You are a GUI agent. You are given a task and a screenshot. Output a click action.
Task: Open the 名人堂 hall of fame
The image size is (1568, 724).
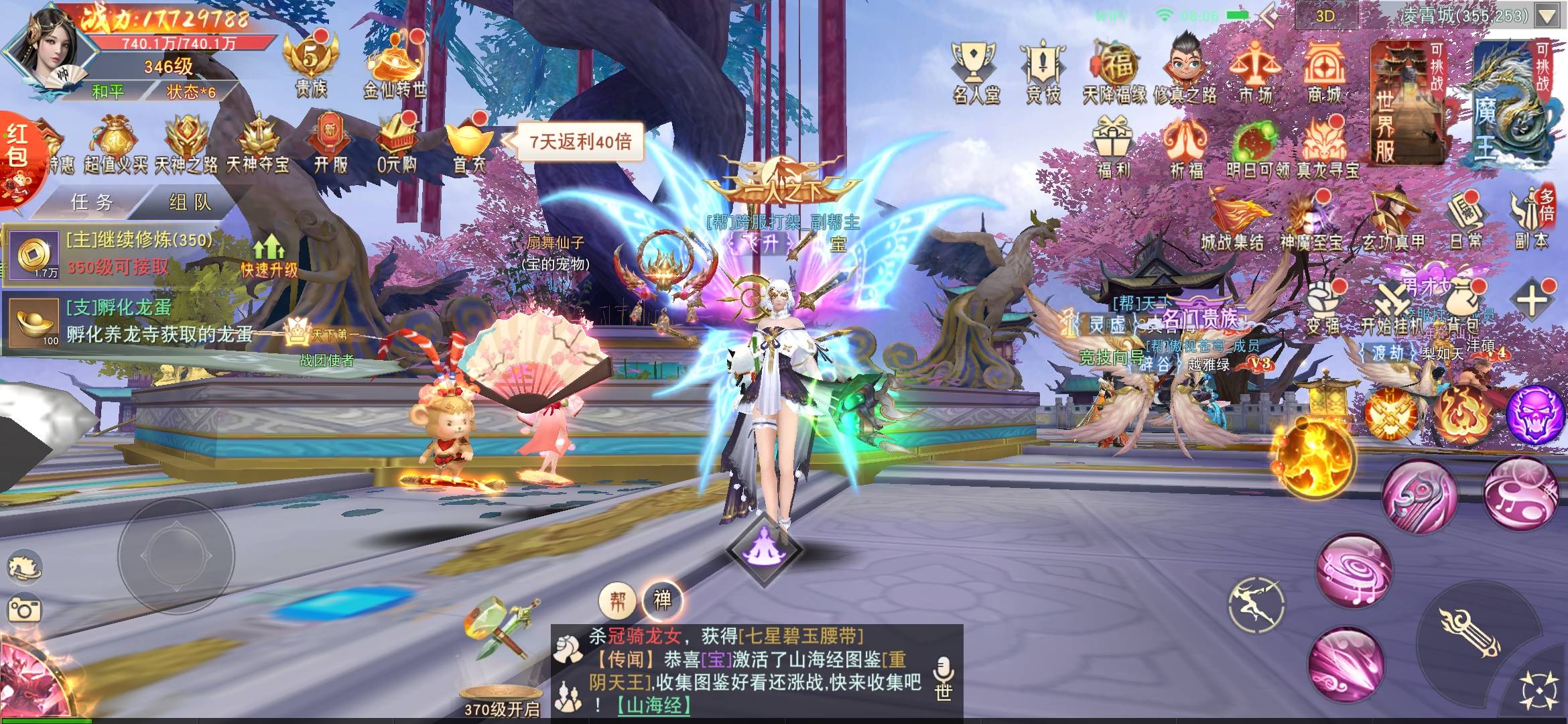976,72
